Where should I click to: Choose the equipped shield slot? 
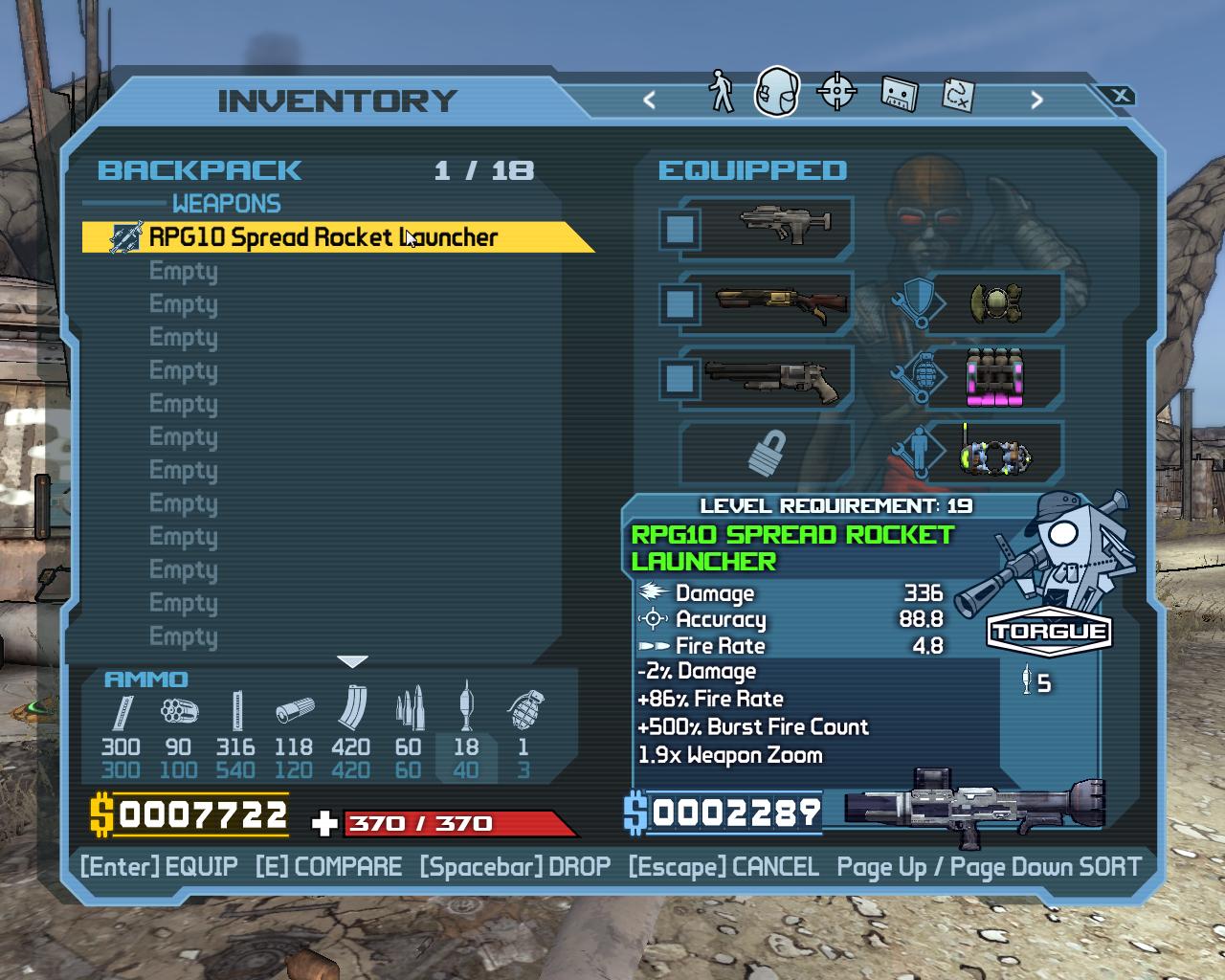coord(995,303)
